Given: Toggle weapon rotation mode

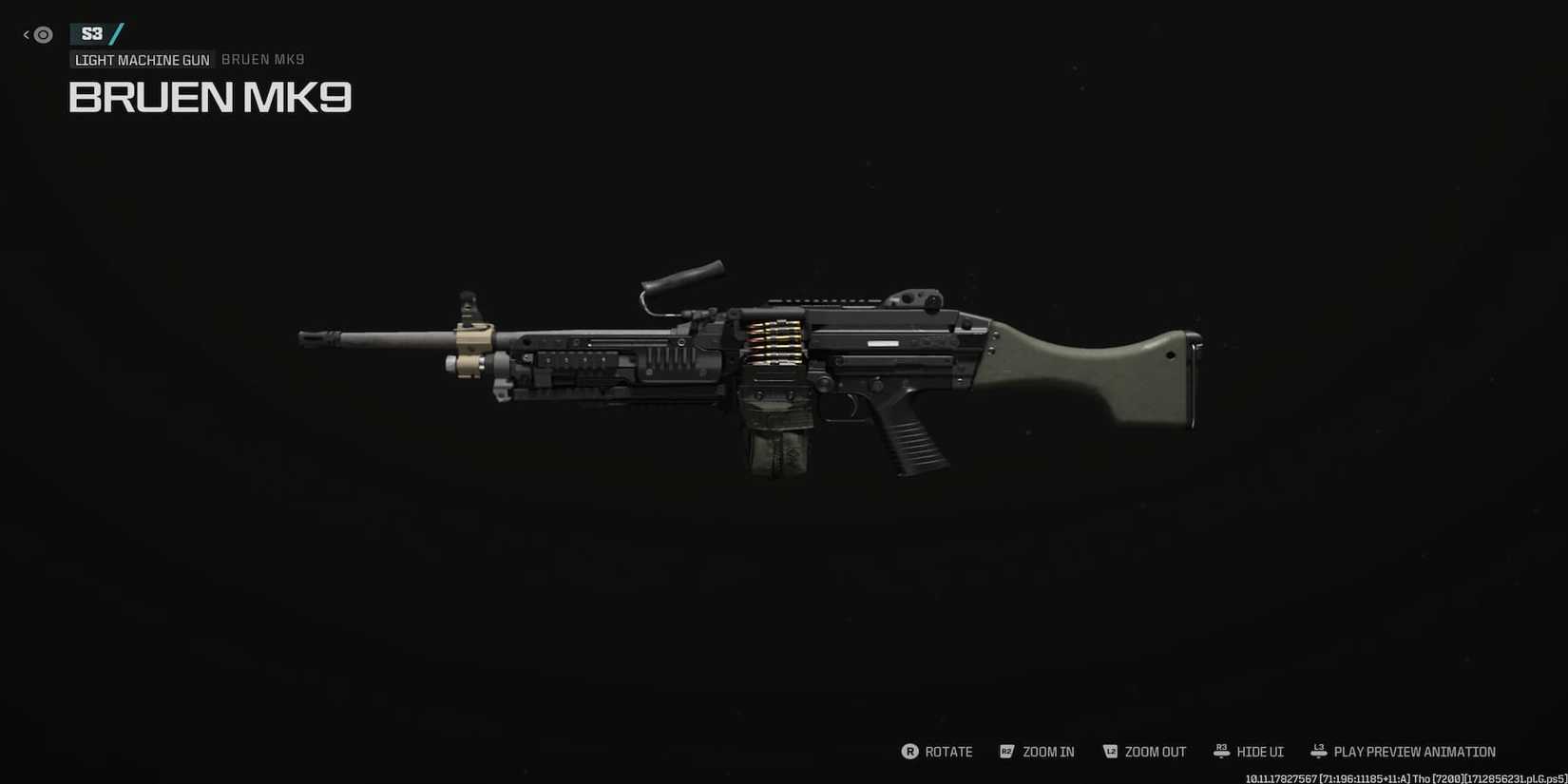Looking at the screenshot, I should pos(948,751).
